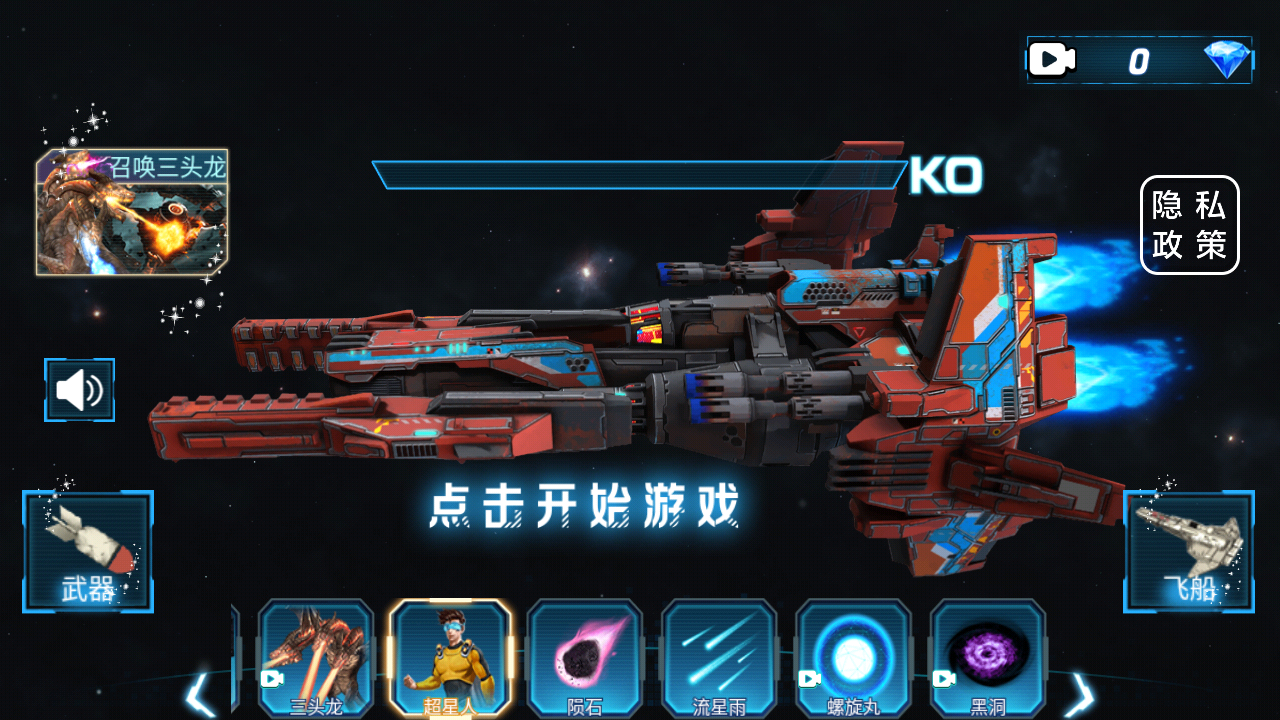
Task: Open the 隐私政策 privacy policy
Action: point(1190,225)
